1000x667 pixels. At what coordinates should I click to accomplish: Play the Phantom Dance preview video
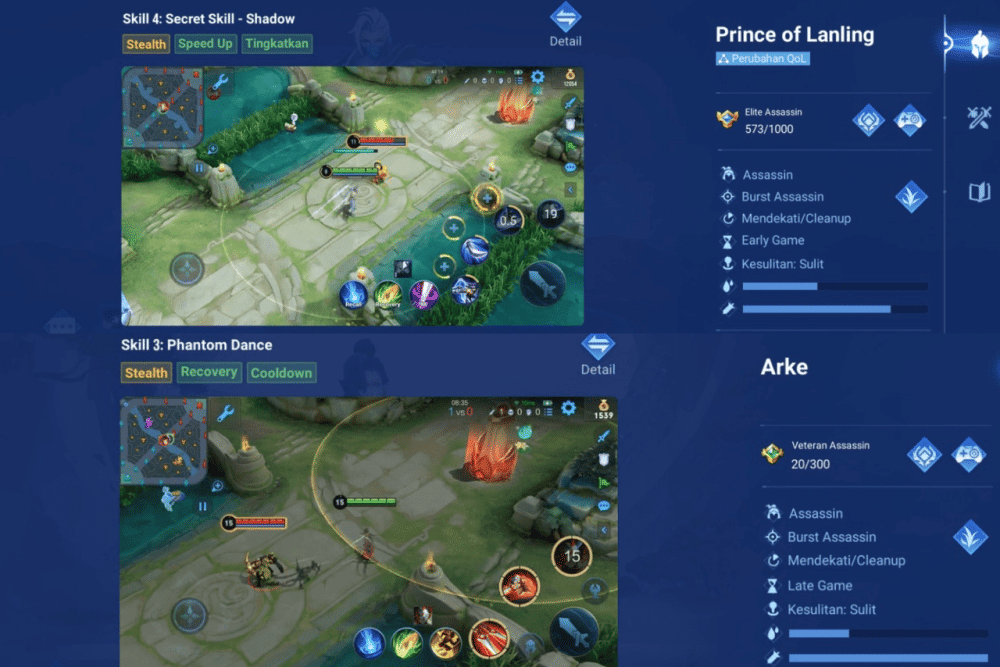[368, 531]
